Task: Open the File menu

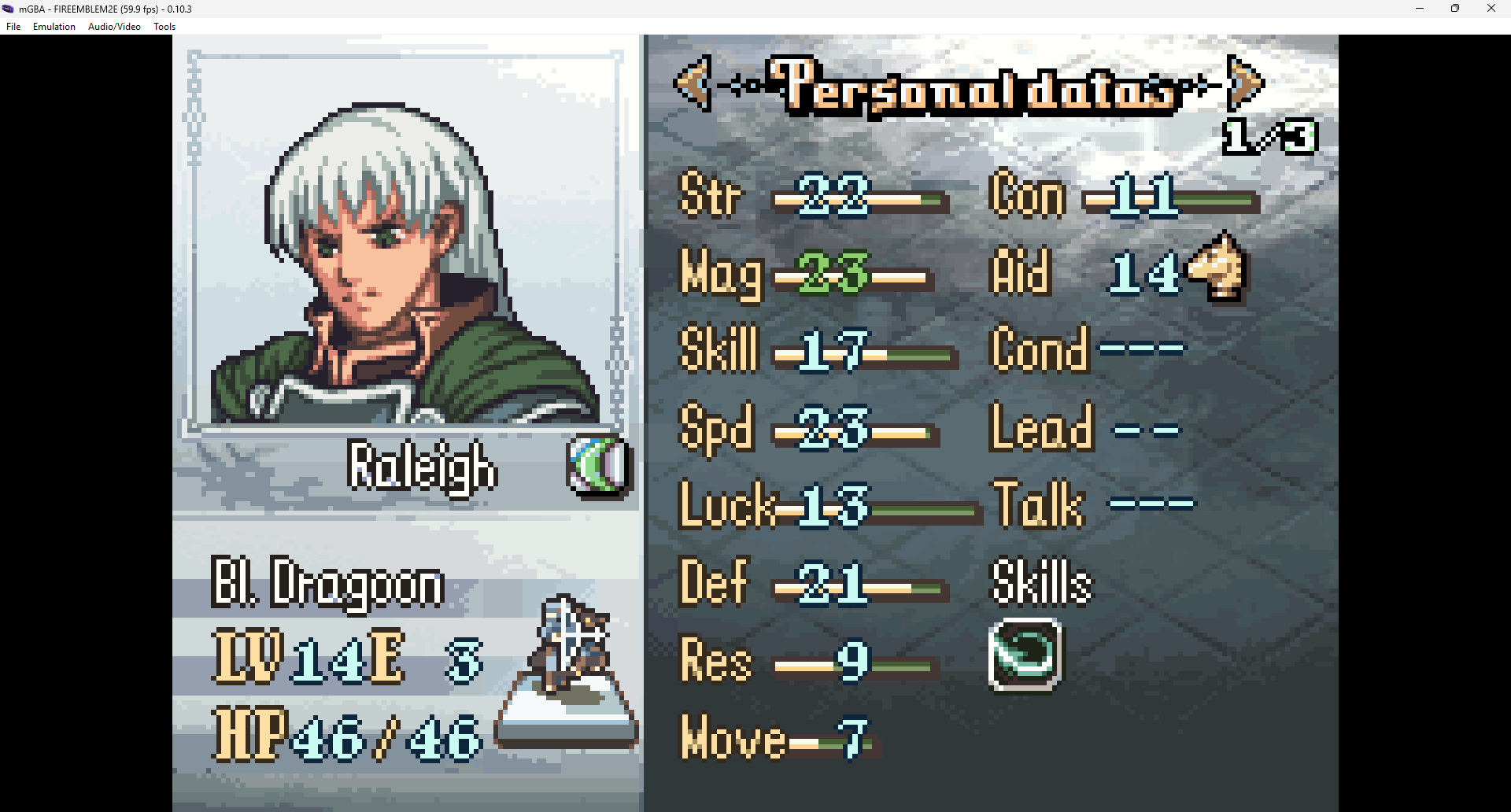Action: pos(13,27)
